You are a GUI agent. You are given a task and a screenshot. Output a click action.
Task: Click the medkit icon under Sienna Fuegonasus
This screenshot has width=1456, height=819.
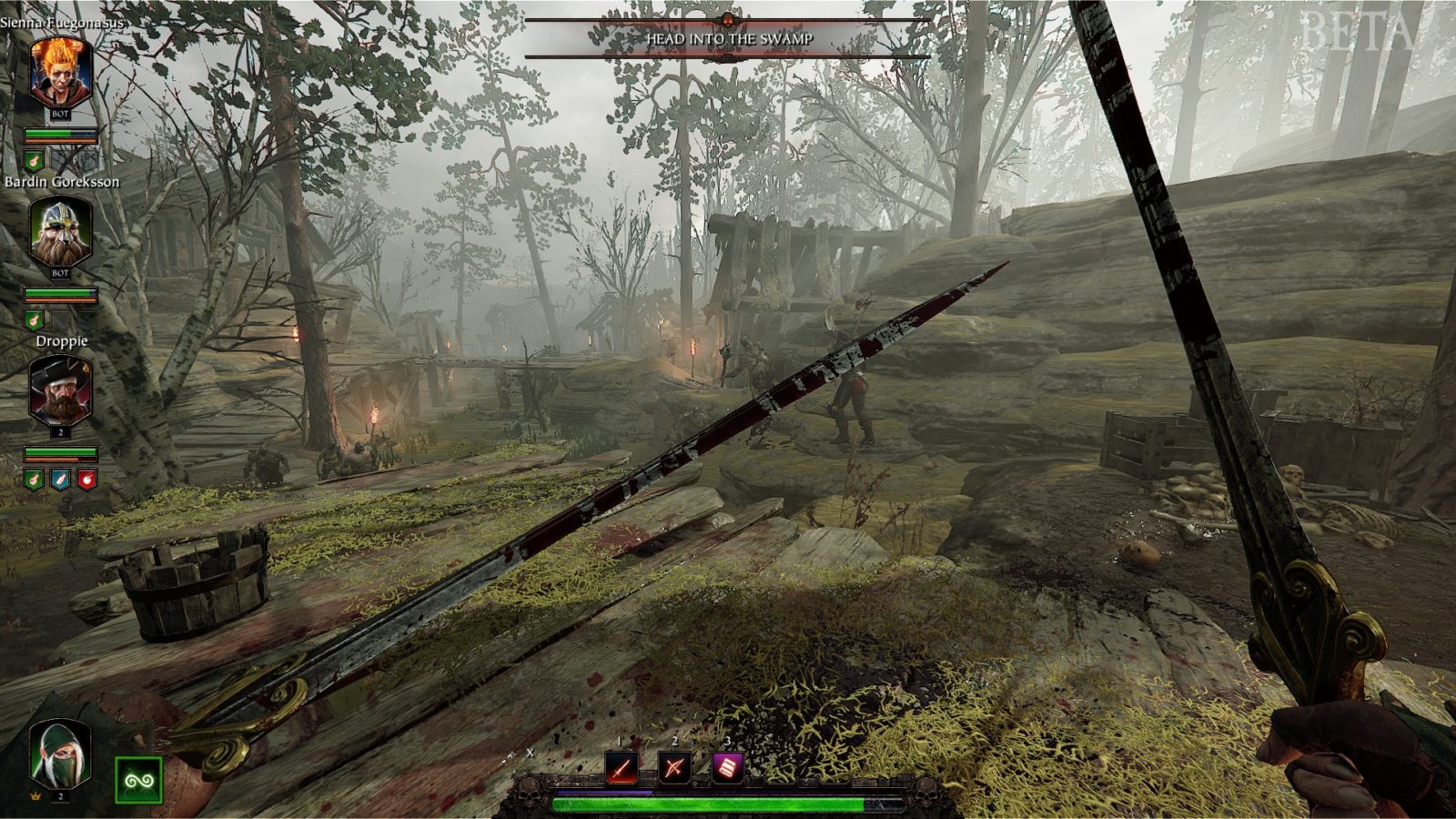(33, 160)
